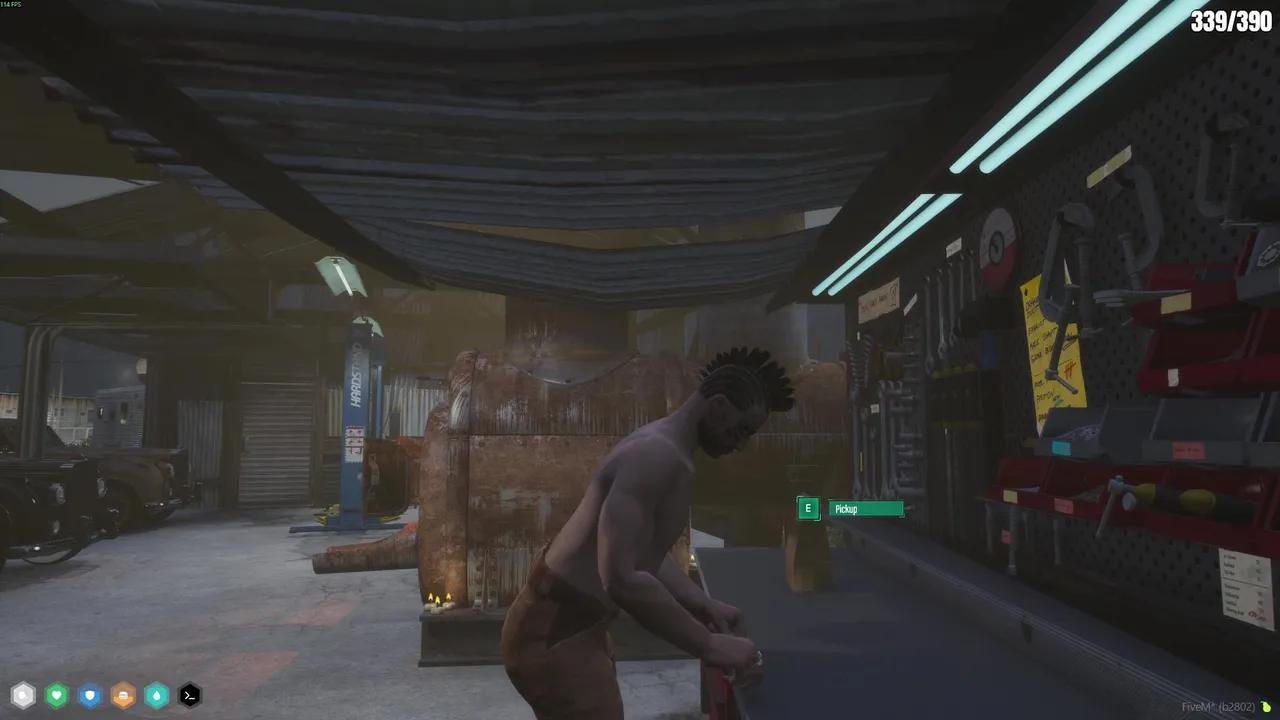Mute the voice chat microphone hexagon

(23, 695)
